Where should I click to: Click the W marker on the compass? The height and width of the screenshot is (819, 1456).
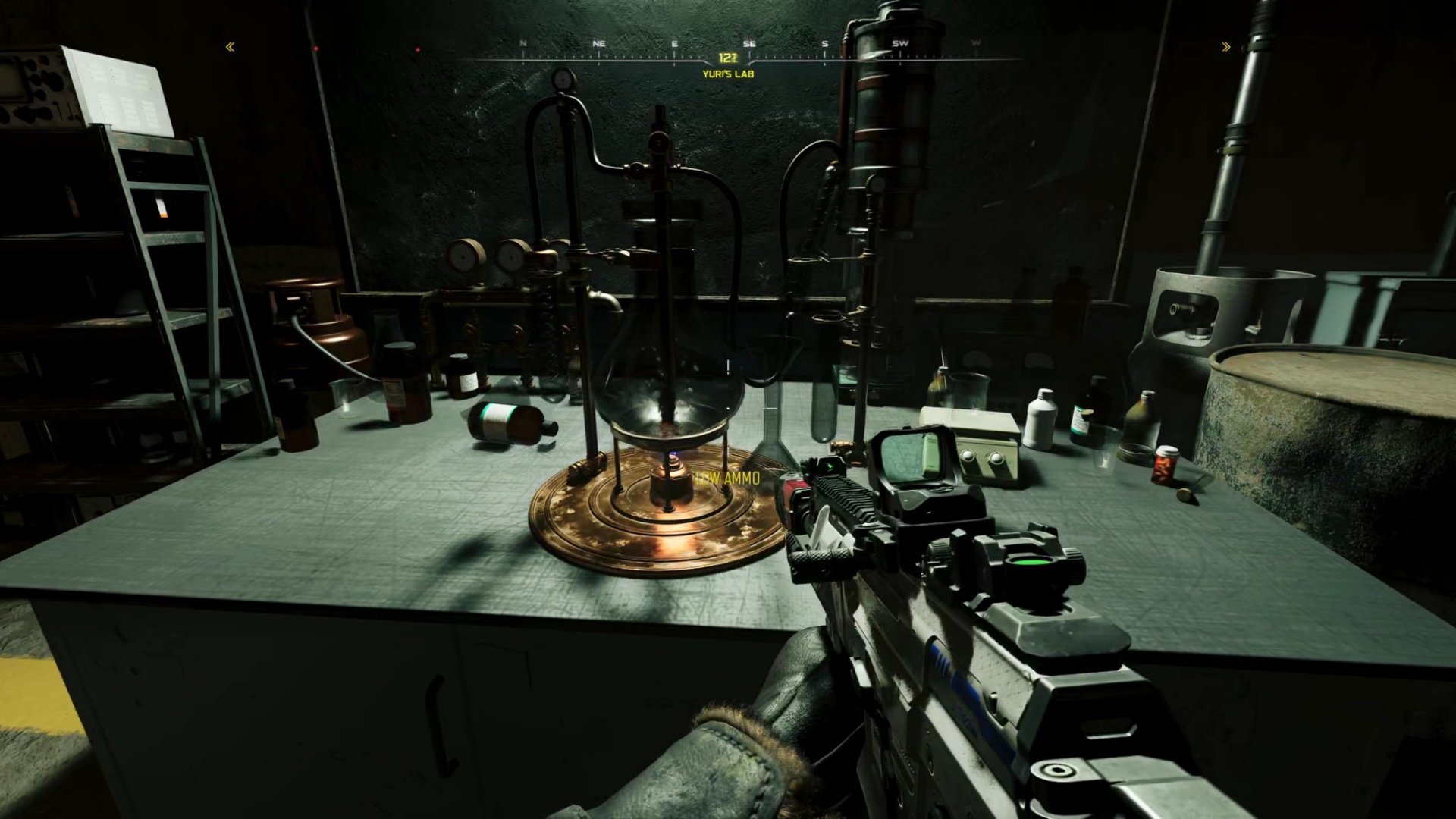point(974,43)
